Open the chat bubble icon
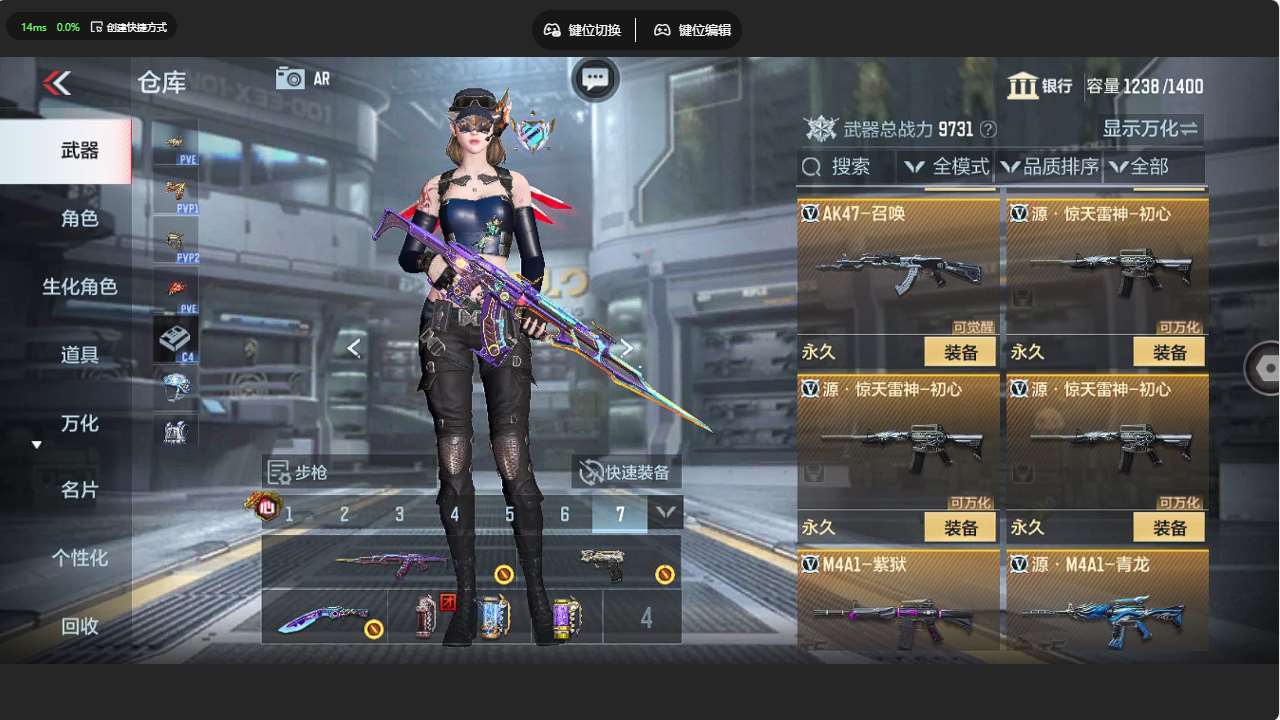This screenshot has height=720, width=1280. (x=595, y=79)
